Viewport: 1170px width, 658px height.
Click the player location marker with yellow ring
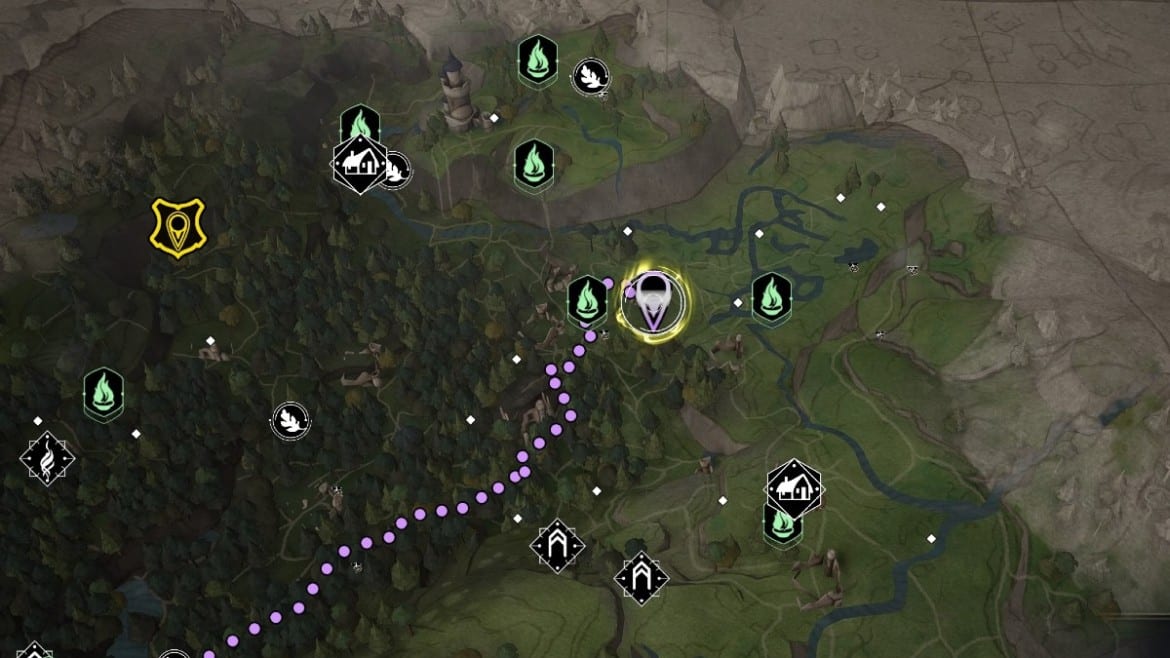click(654, 302)
